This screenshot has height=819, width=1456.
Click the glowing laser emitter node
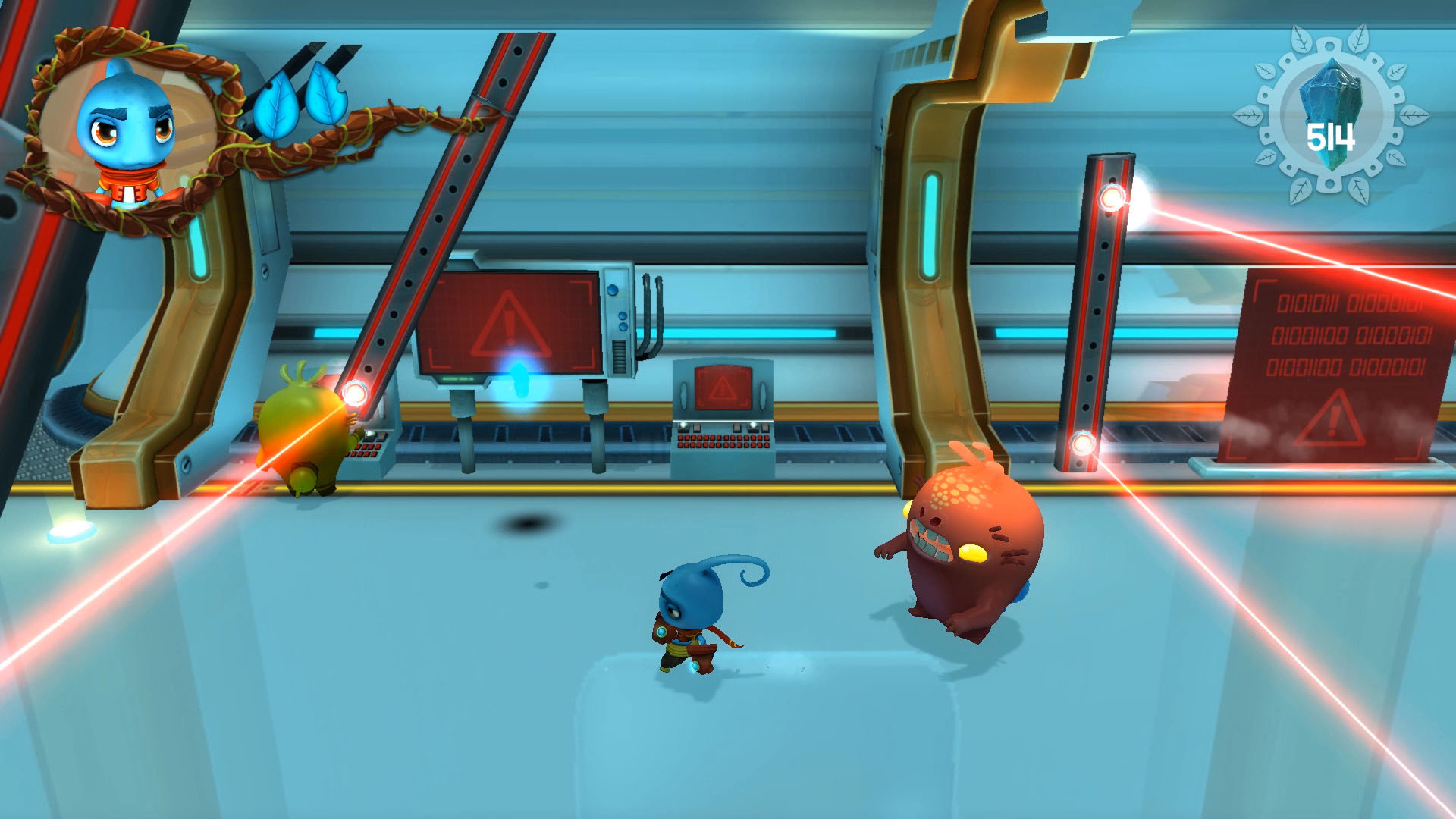tap(353, 394)
